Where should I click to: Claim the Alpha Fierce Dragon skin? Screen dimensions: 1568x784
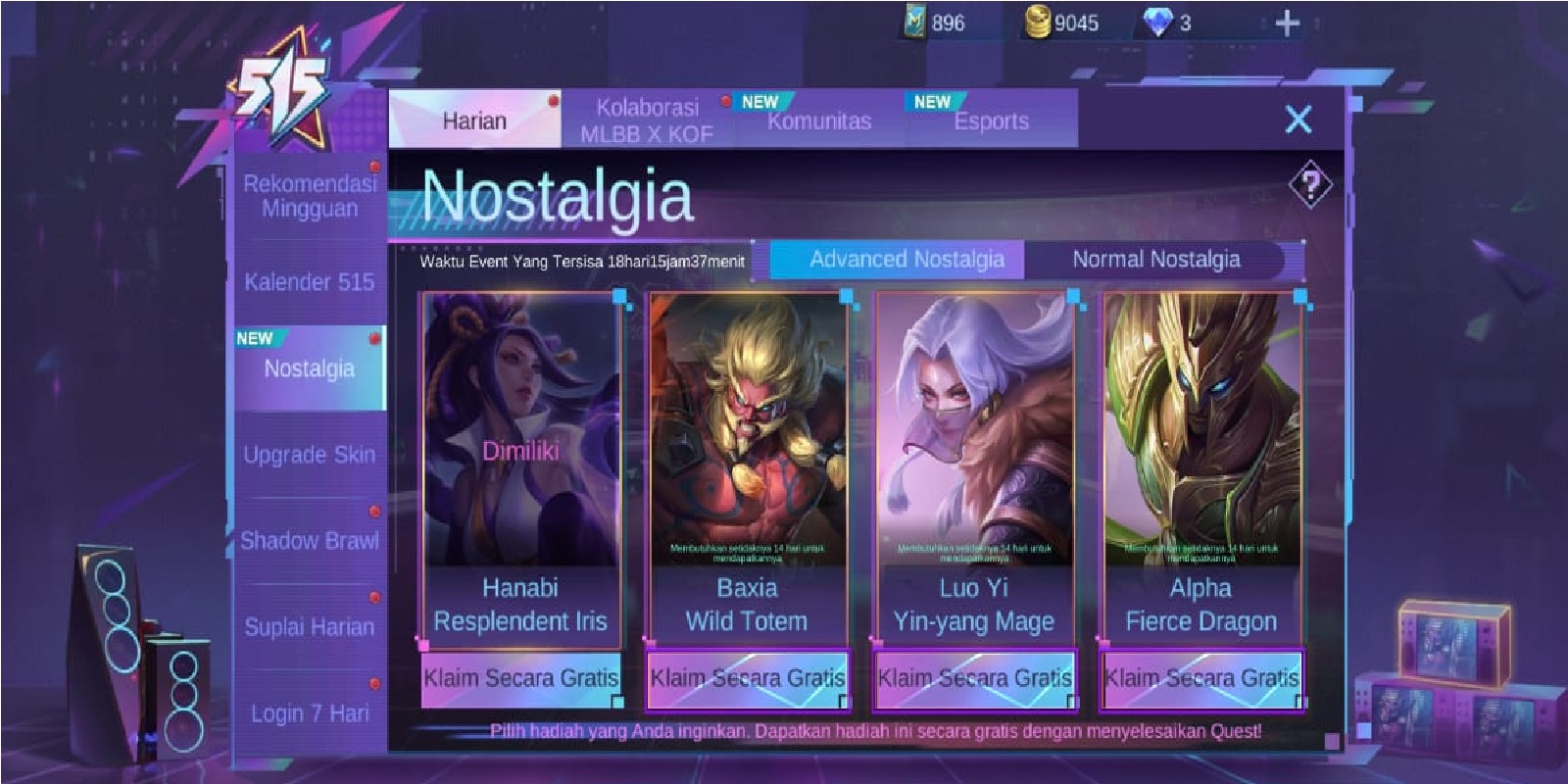(1201, 678)
